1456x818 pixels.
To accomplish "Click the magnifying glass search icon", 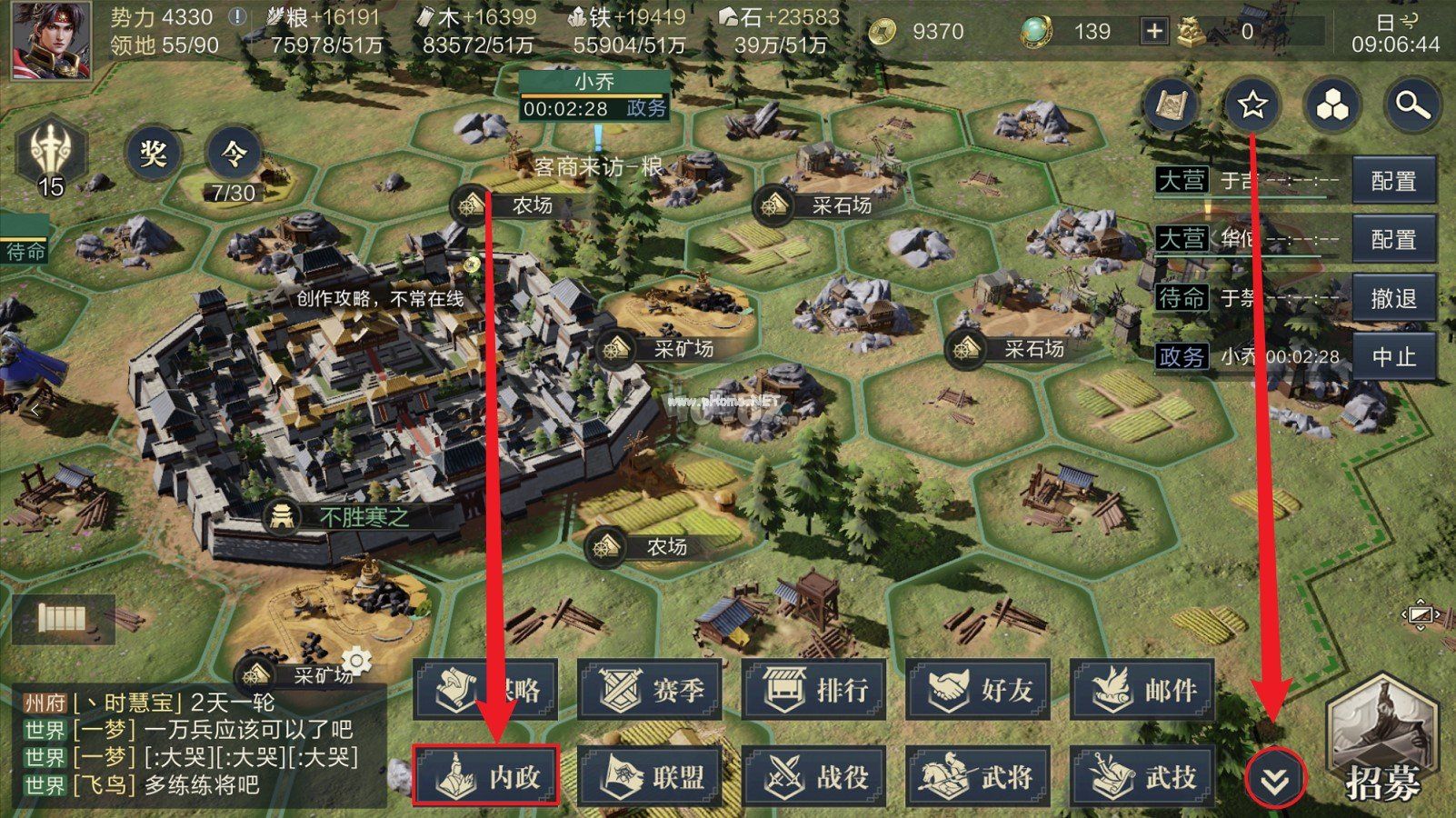I will pyautogui.click(x=1411, y=105).
